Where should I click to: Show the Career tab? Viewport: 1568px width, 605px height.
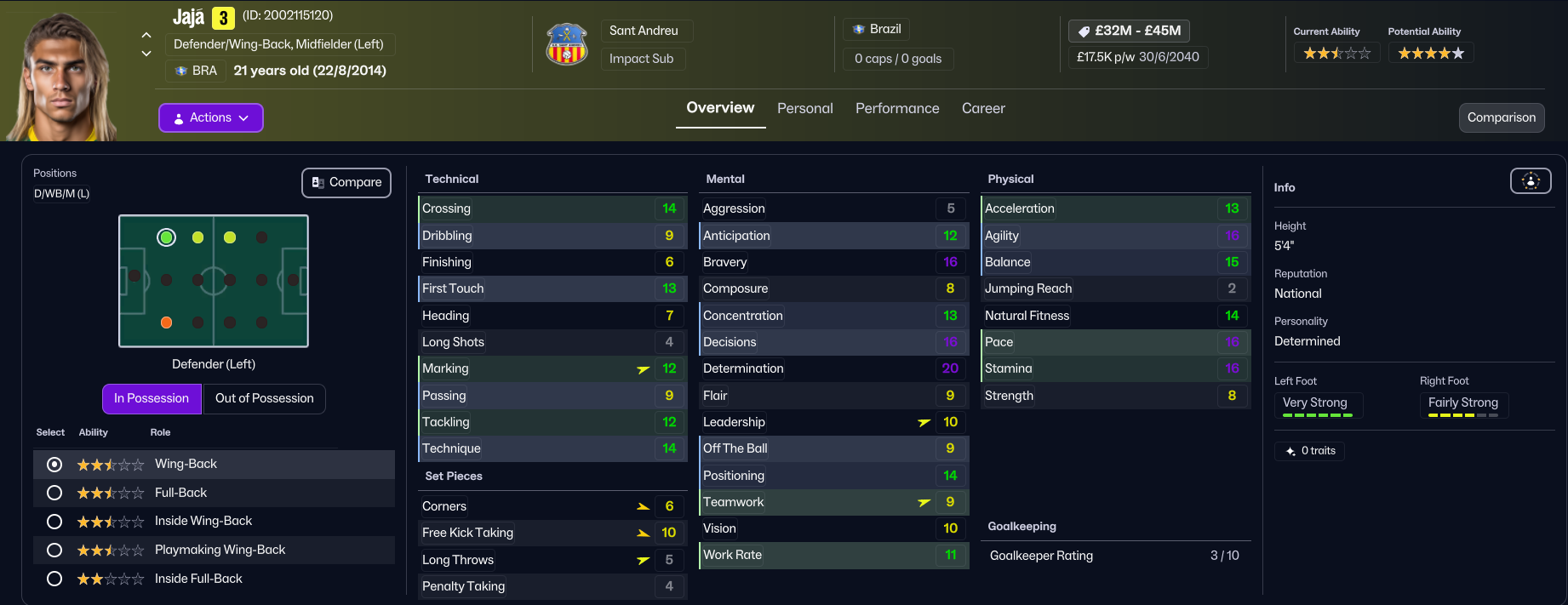[x=983, y=108]
